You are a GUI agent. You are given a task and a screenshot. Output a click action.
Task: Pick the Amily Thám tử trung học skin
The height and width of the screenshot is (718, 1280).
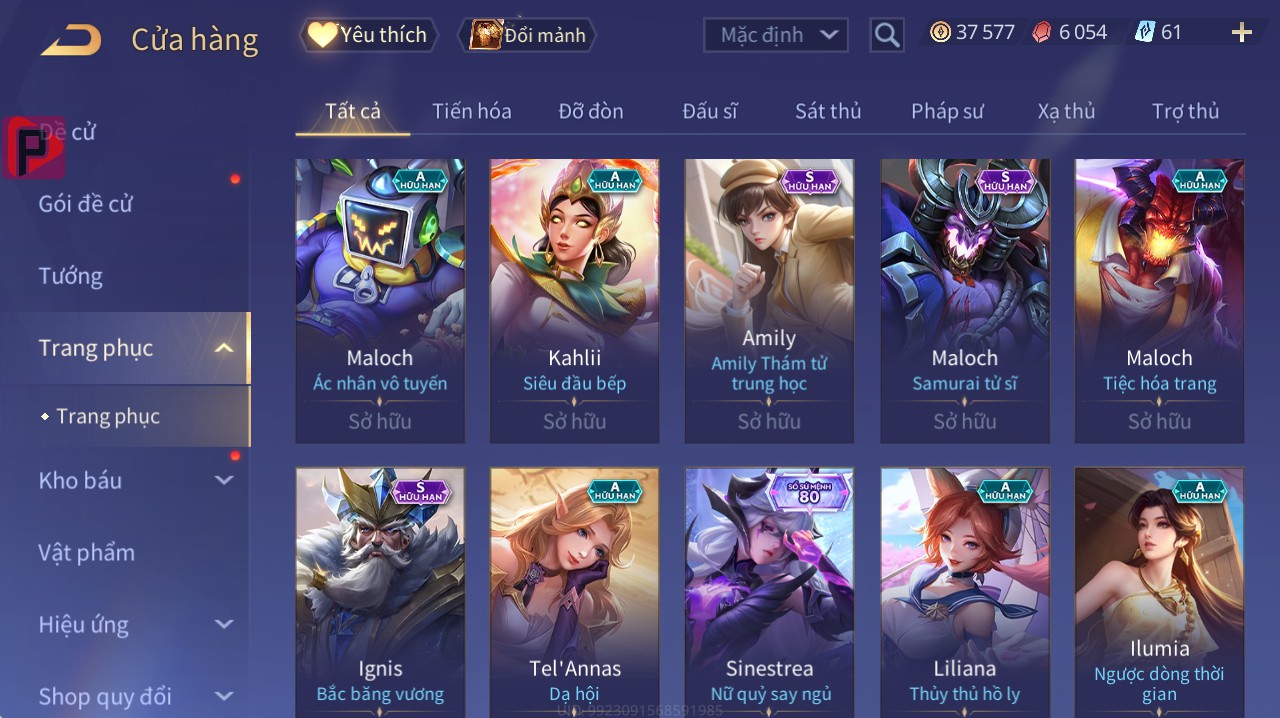pos(769,300)
